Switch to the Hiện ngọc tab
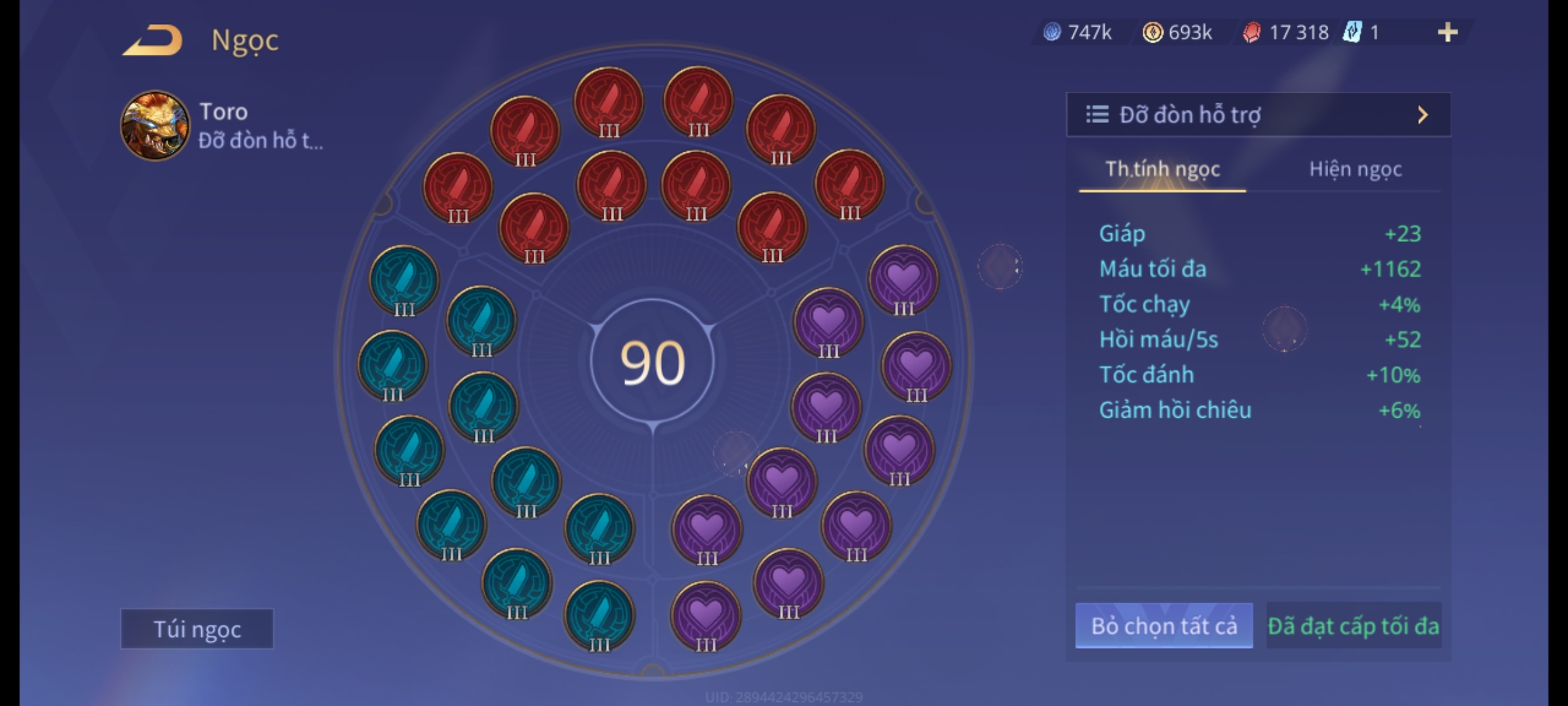Screen dimensions: 1568x706 pyautogui.click(x=1355, y=170)
